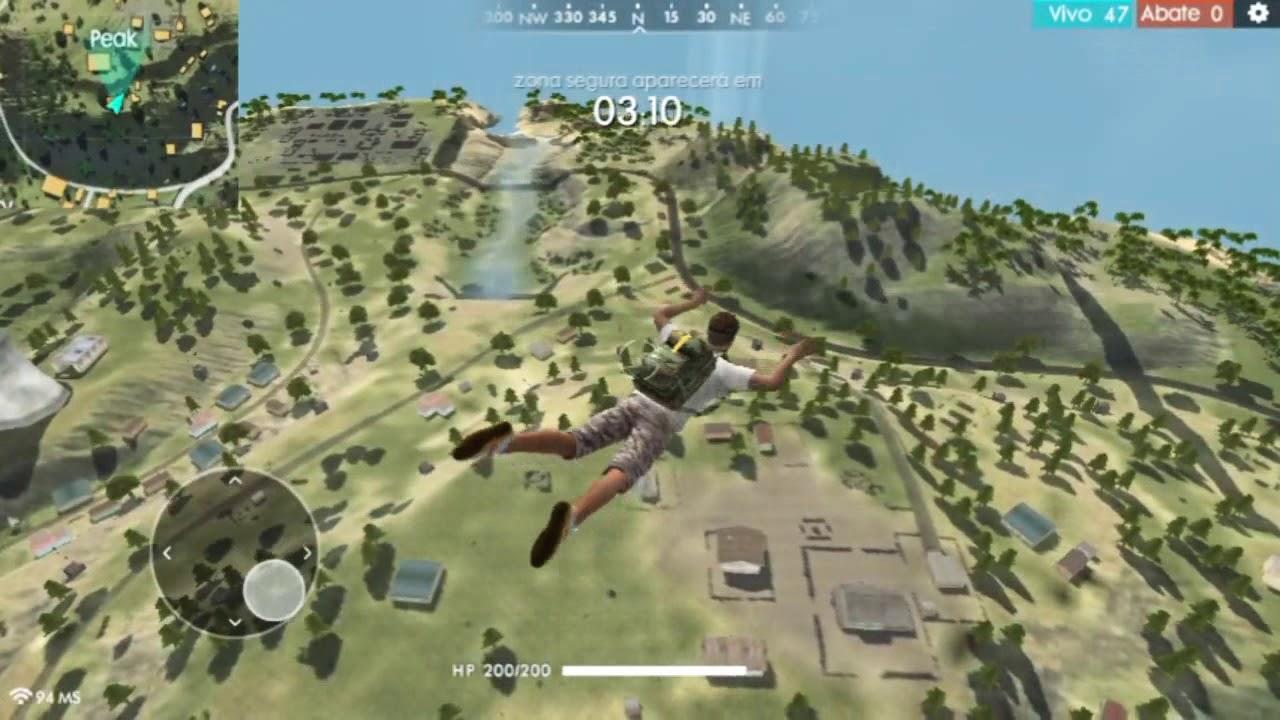Tap the Peak location label on the minimap
Viewport: 1280px width, 720px height.
pyautogui.click(x=115, y=40)
